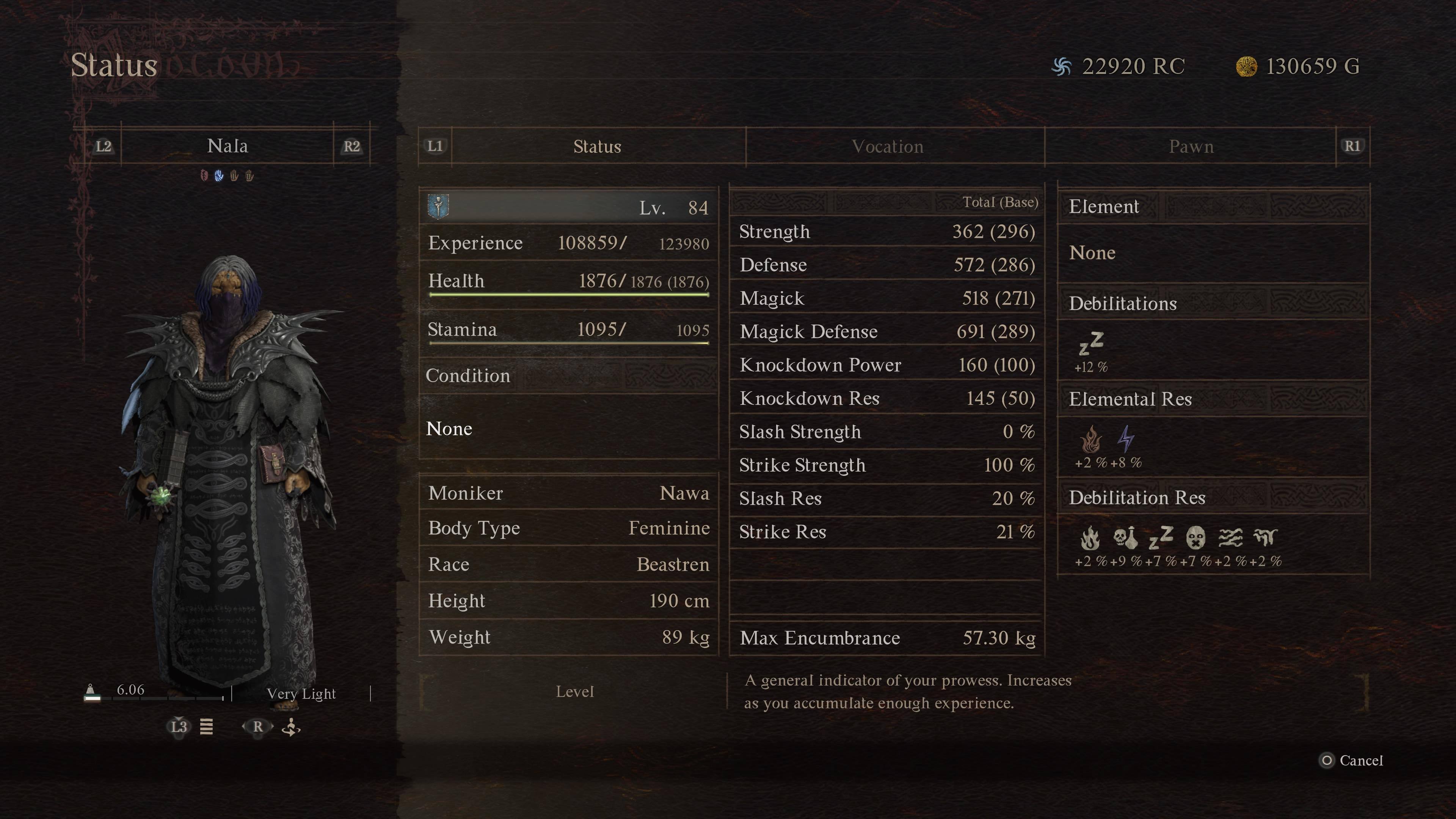Select the character name Nala selector

click(227, 146)
